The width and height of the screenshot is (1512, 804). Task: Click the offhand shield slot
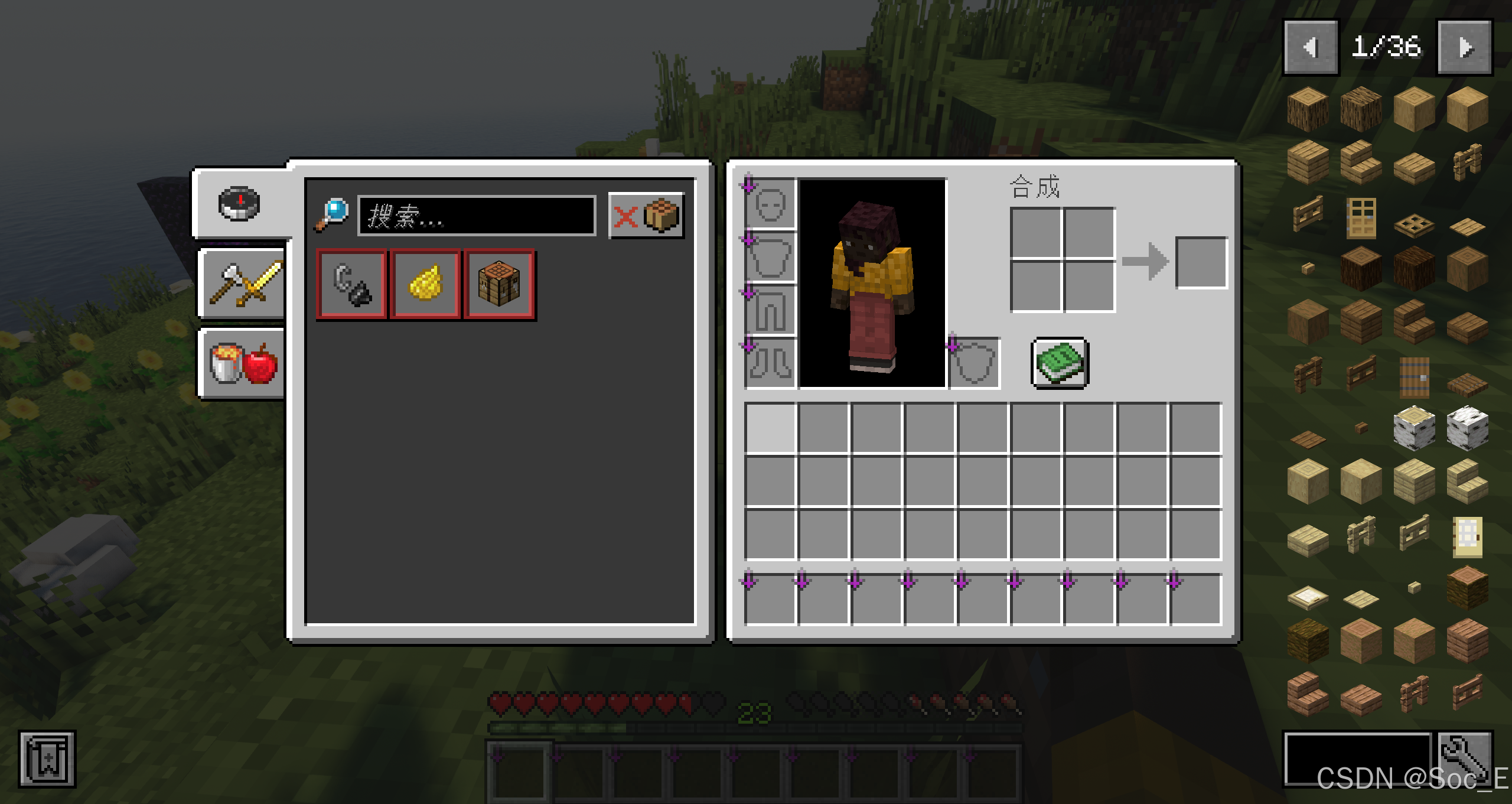tap(975, 363)
